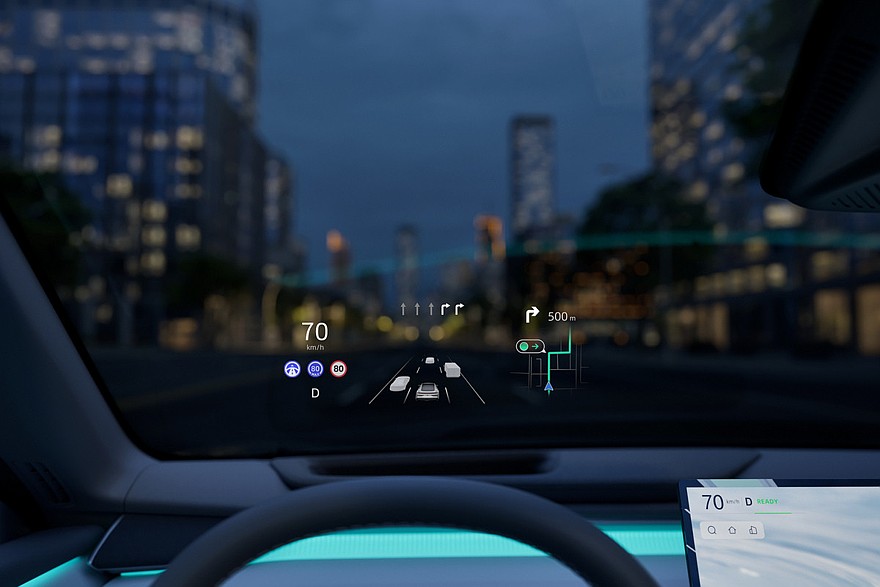Toggle the blue lane driving assist icon
Screen dimensions: 880x587
[292, 368]
